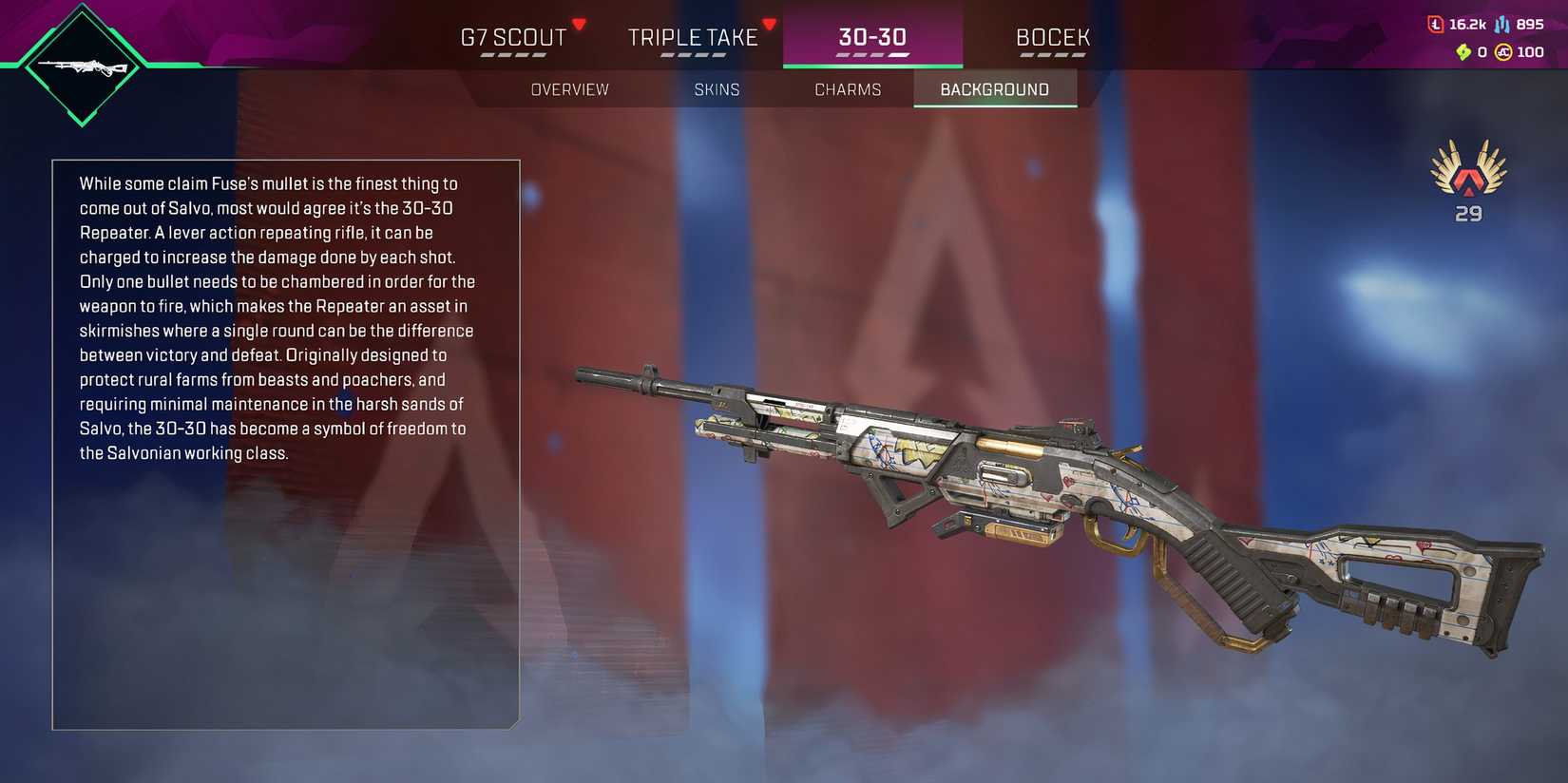Select the Overview tab

(x=569, y=88)
